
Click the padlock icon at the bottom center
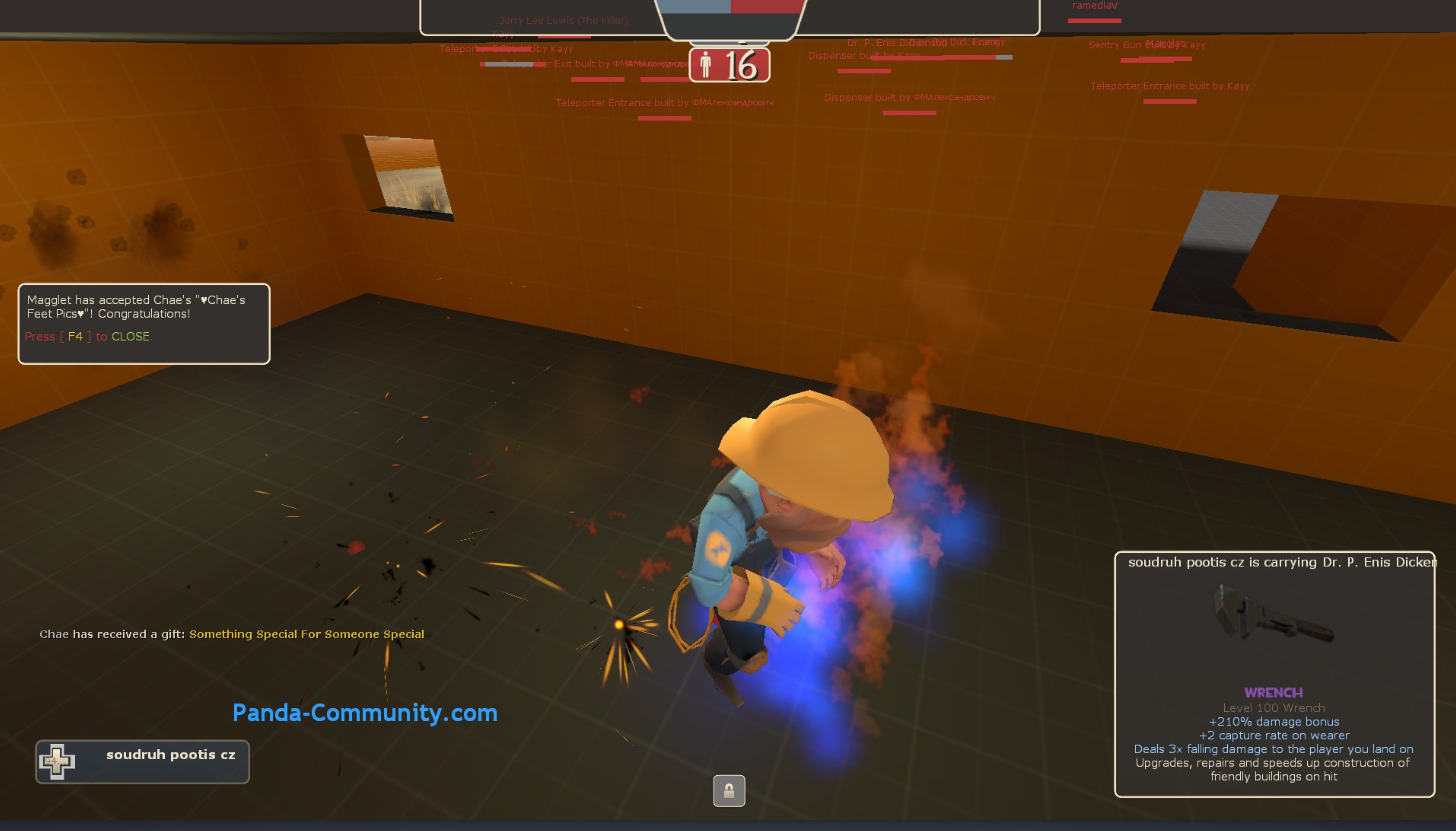point(729,790)
